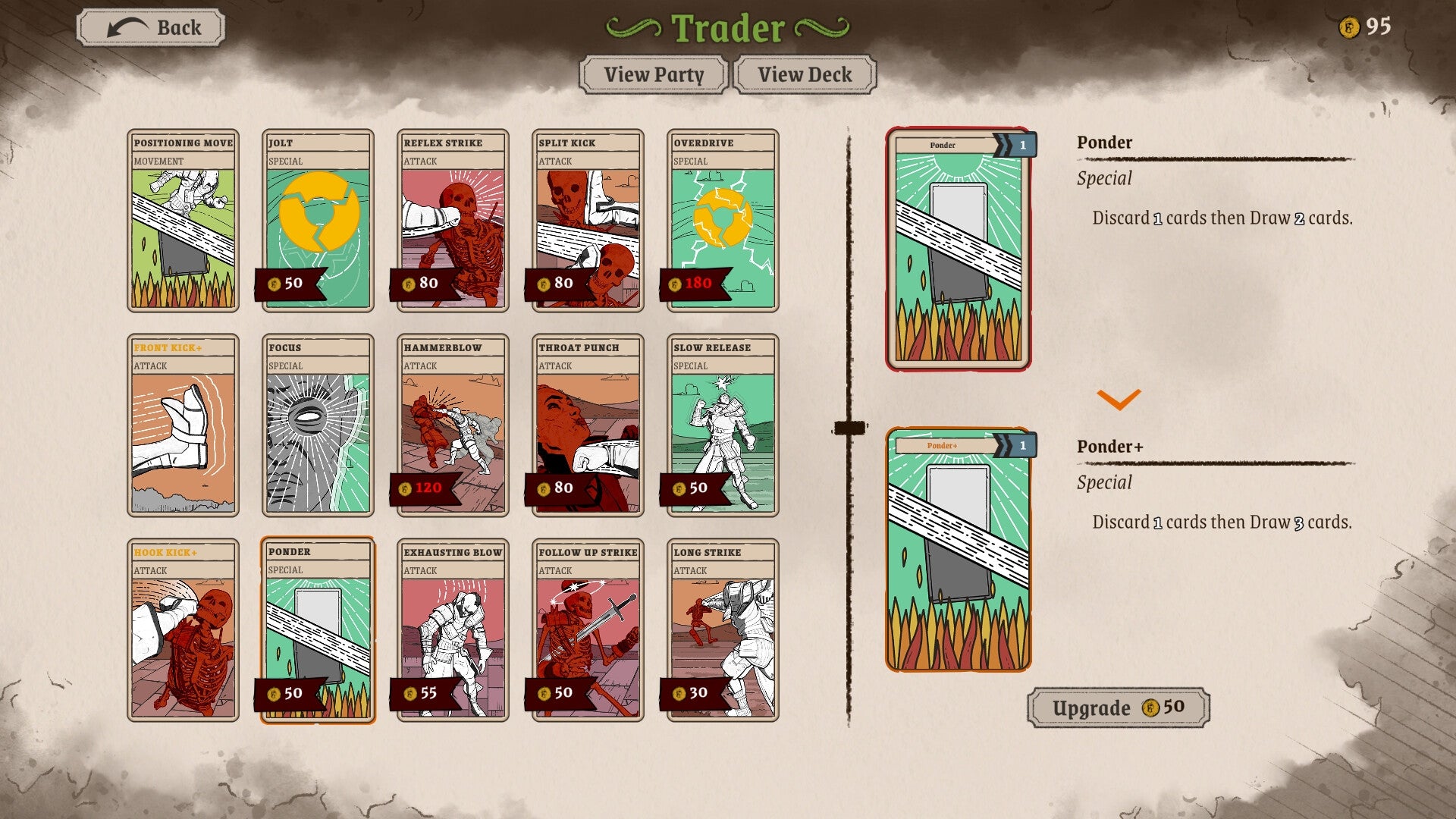Select the Jolt special card
Viewport: 1456px width, 819px height.
316,220
